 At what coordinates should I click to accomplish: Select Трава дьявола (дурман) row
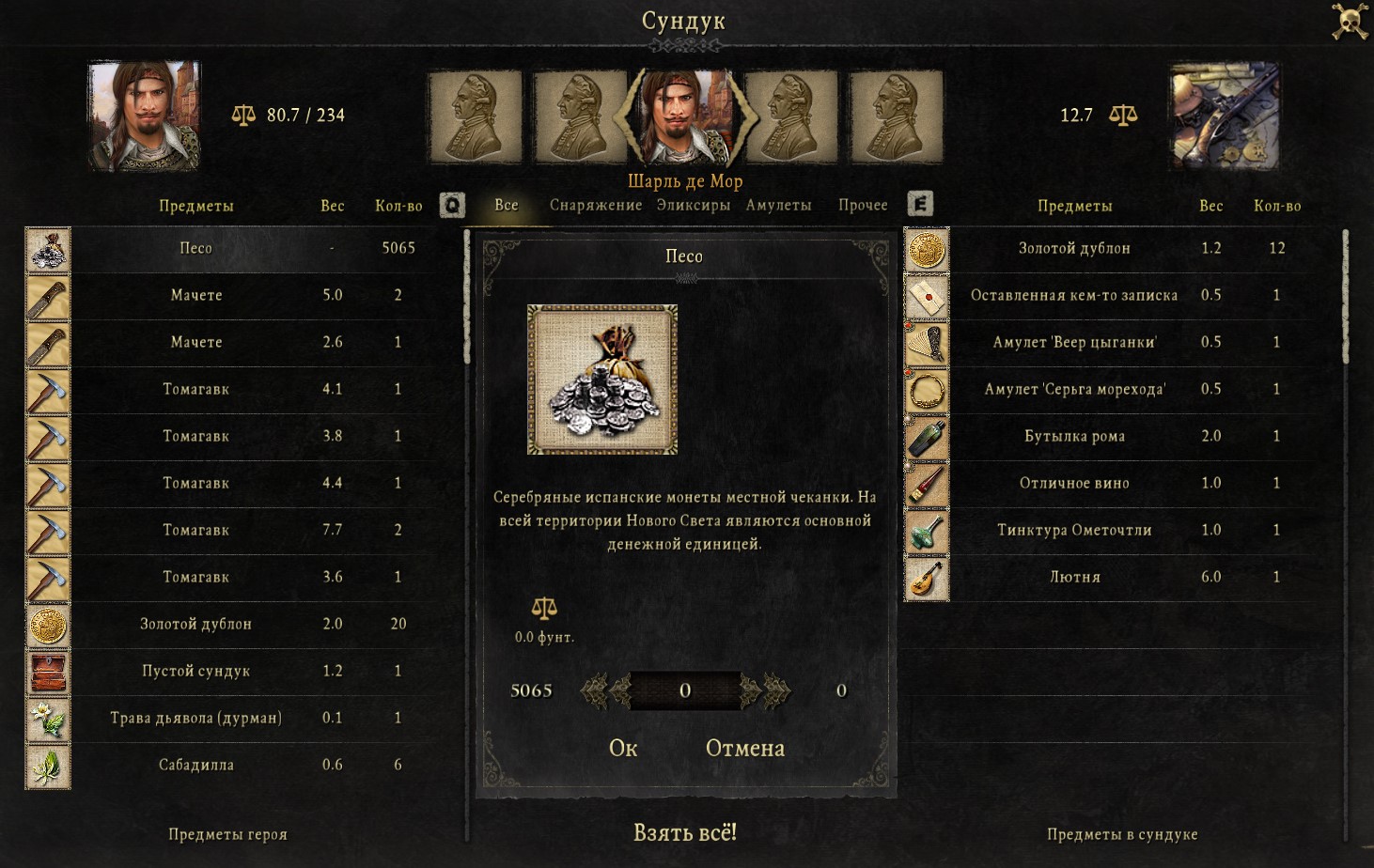click(x=195, y=718)
